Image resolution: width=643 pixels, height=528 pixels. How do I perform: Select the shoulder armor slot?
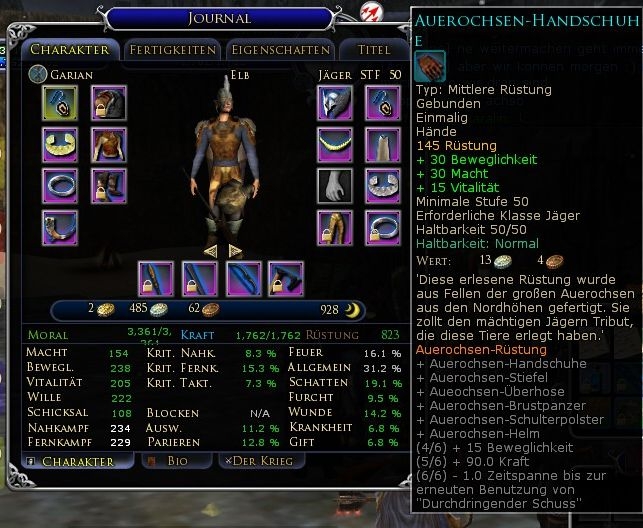click(108, 103)
